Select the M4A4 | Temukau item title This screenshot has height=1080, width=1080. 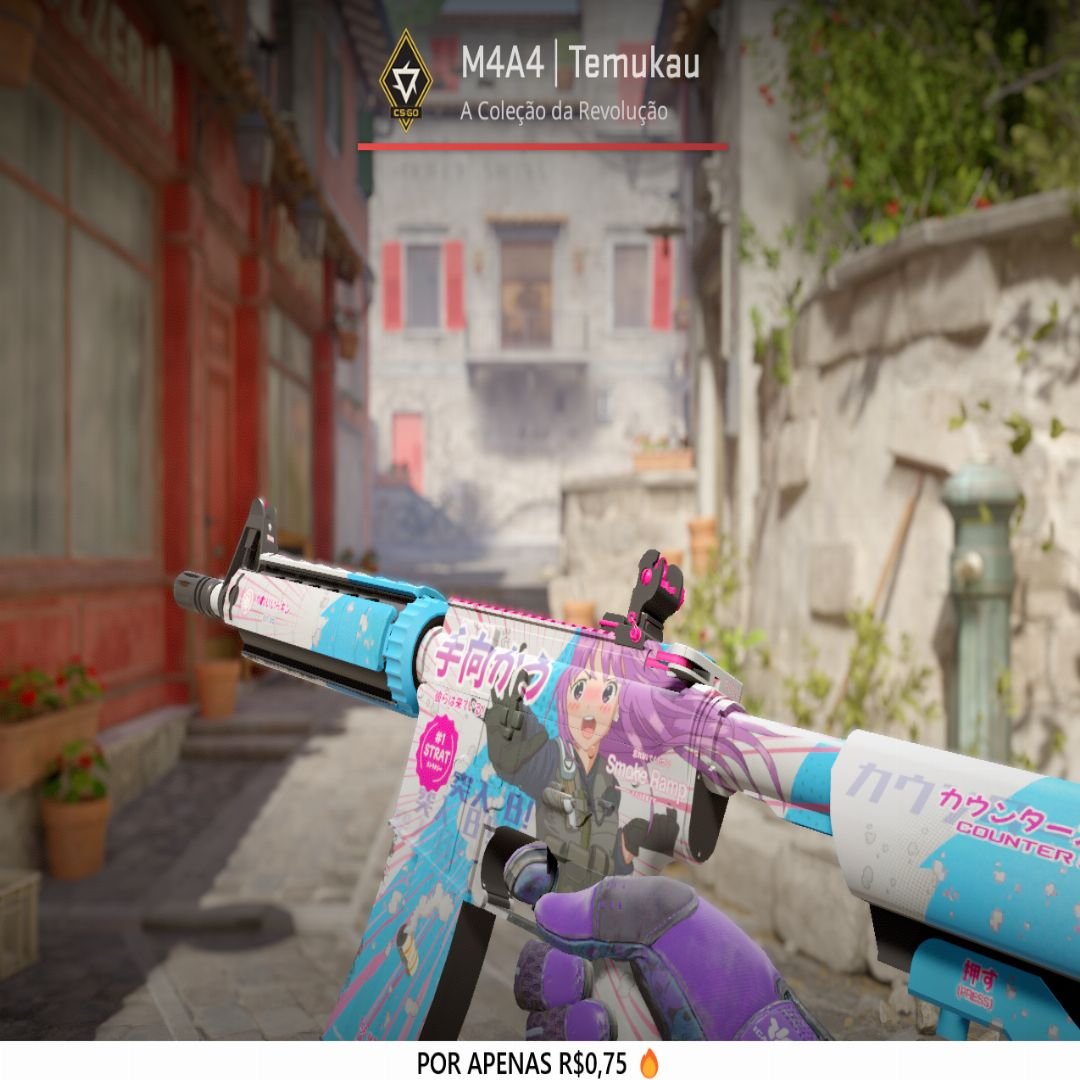(579, 65)
